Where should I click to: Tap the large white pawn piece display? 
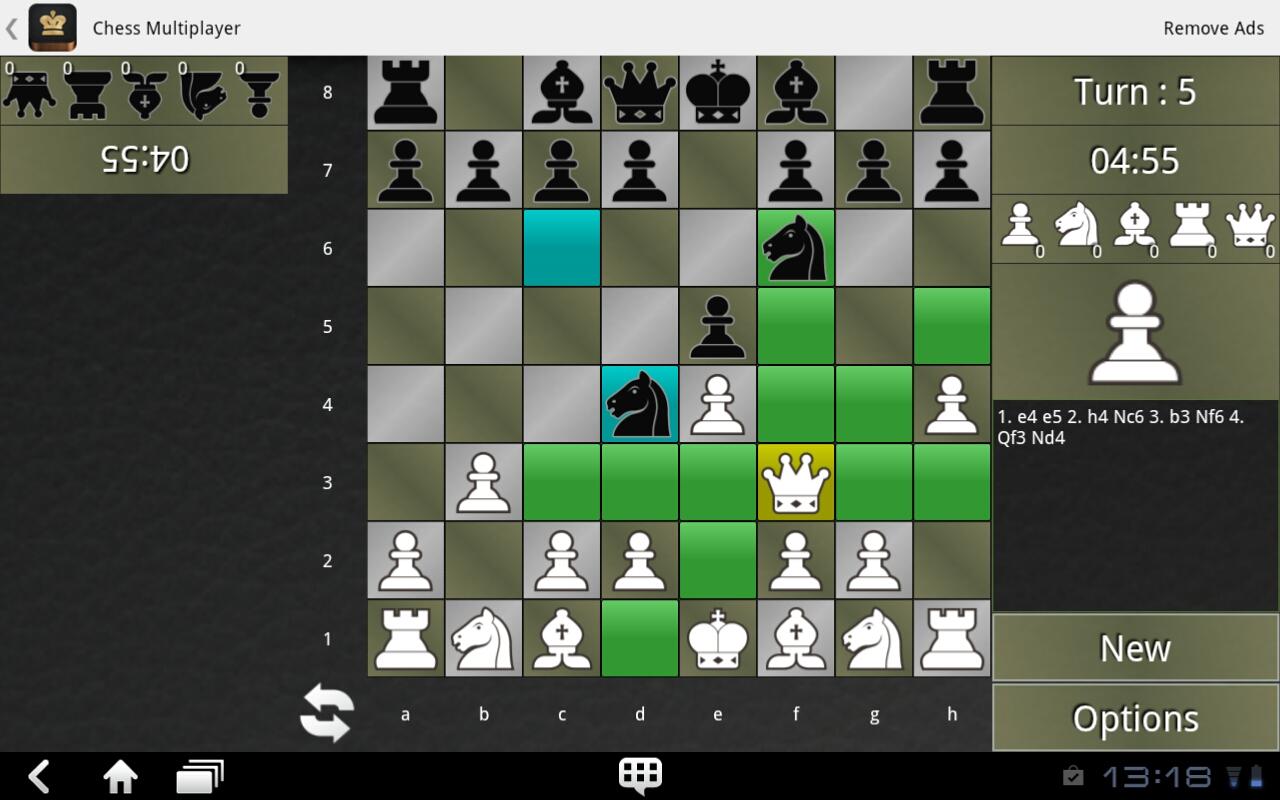[x=1135, y=330]
